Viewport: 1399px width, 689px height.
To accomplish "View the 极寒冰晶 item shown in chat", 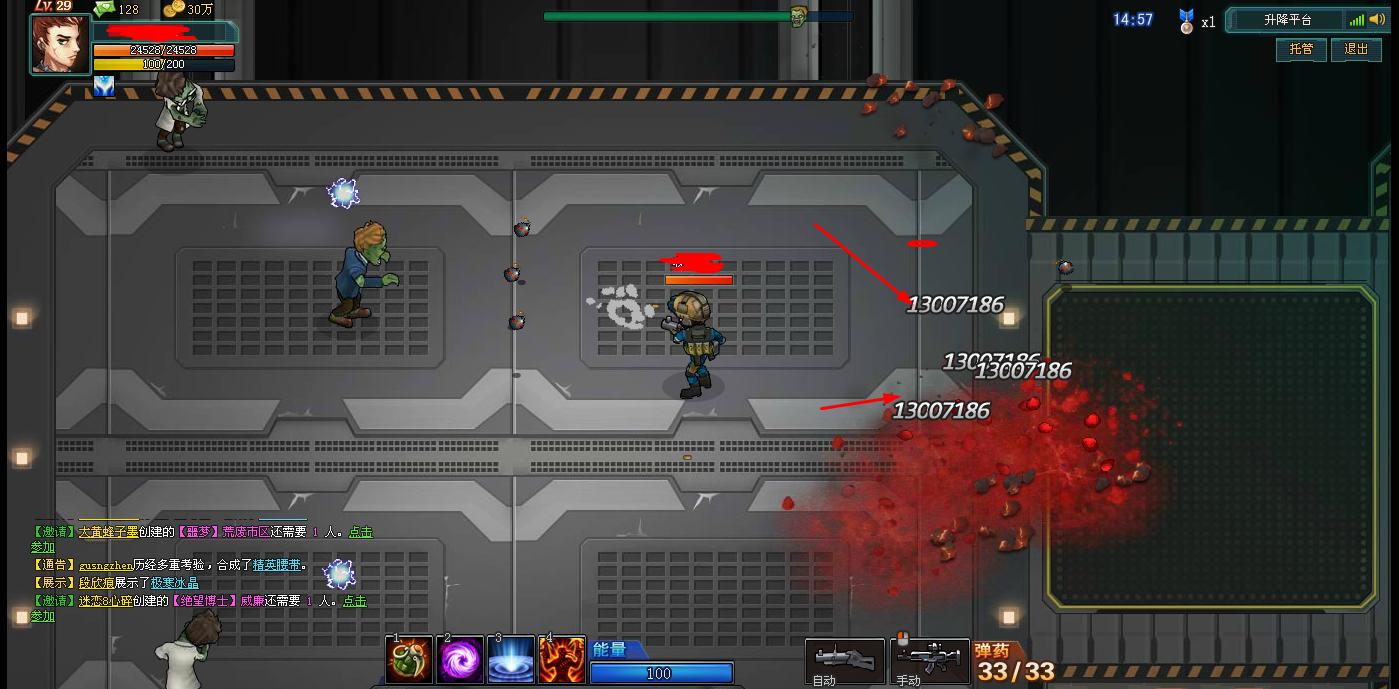I will [x=174, y=583].
